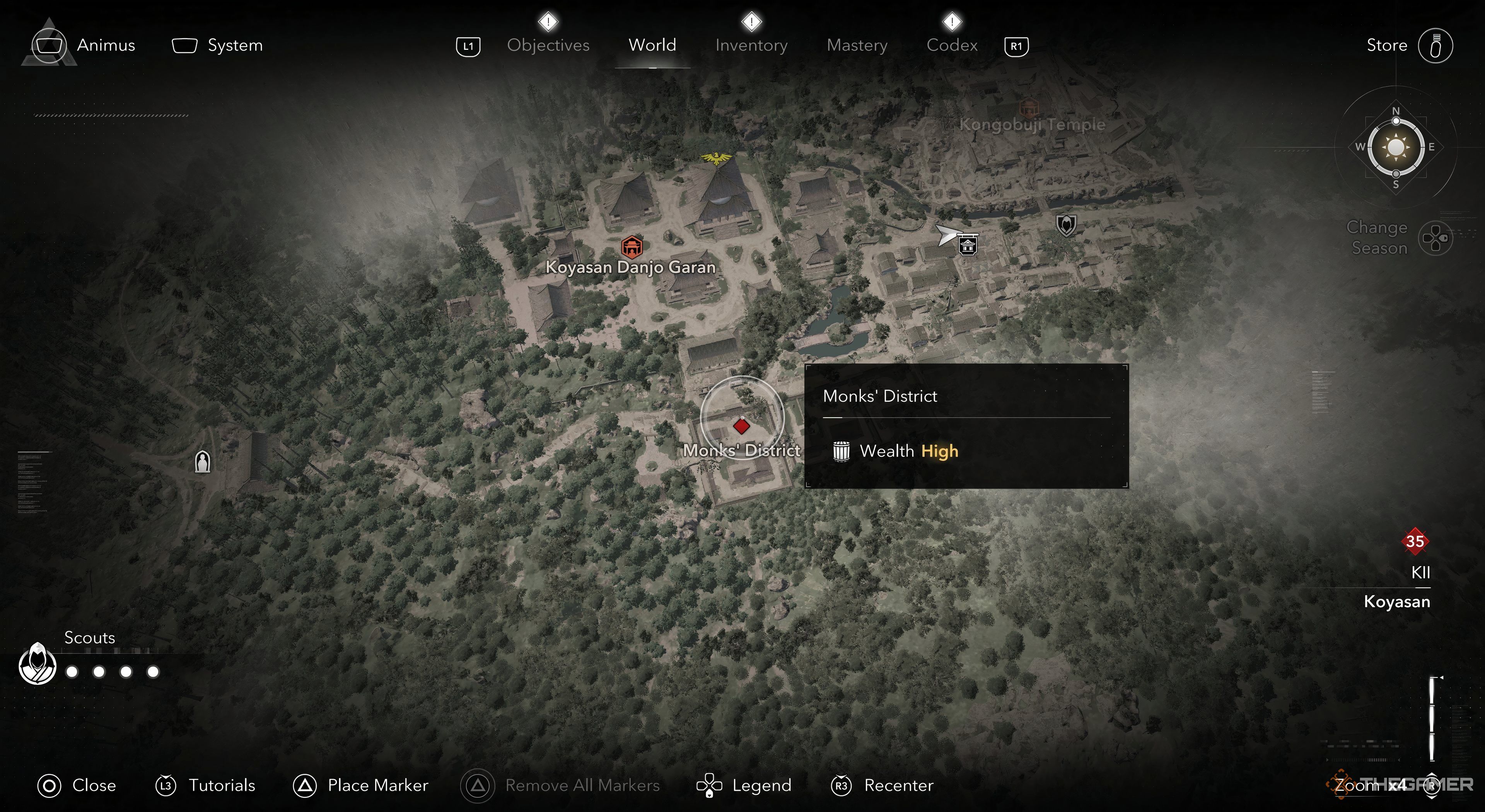Image resolution: width=1485 pixels, height=812 pixels.
Task: Close the world map
Action: coord(77,785)
